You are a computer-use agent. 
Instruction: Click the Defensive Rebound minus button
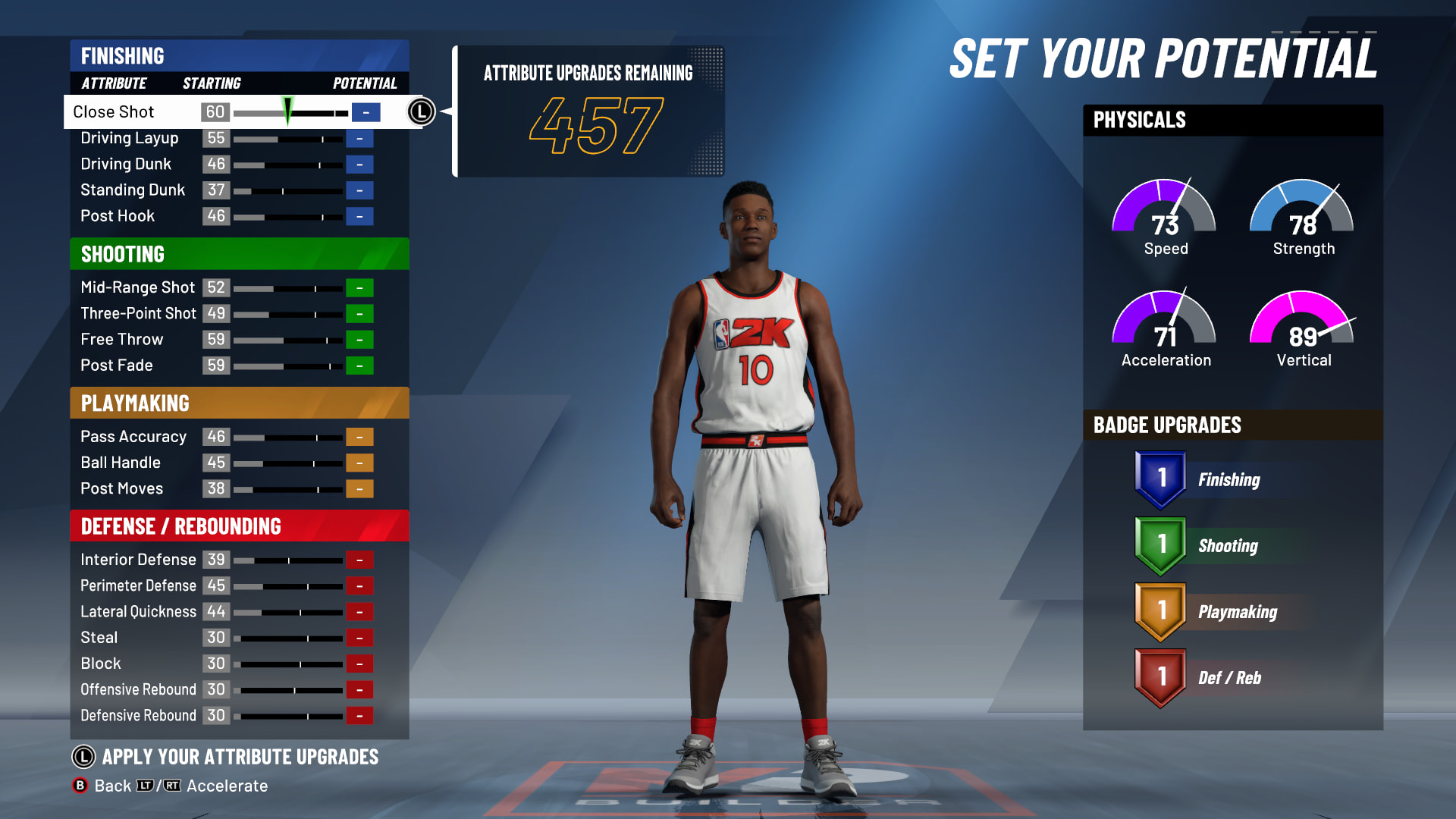[359, 716]
